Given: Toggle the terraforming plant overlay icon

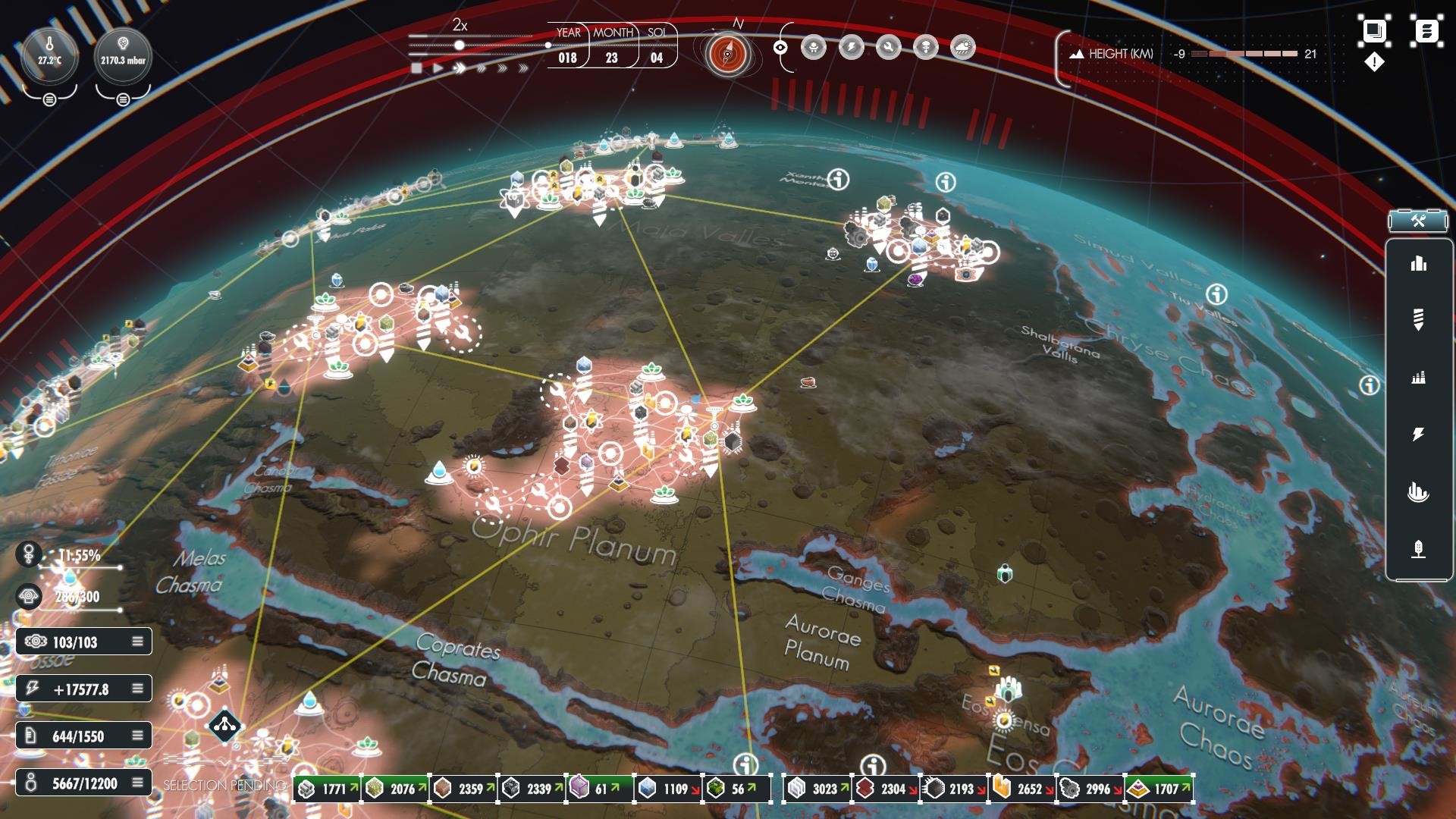Looking at the screenshot, I should click(924, 48).
